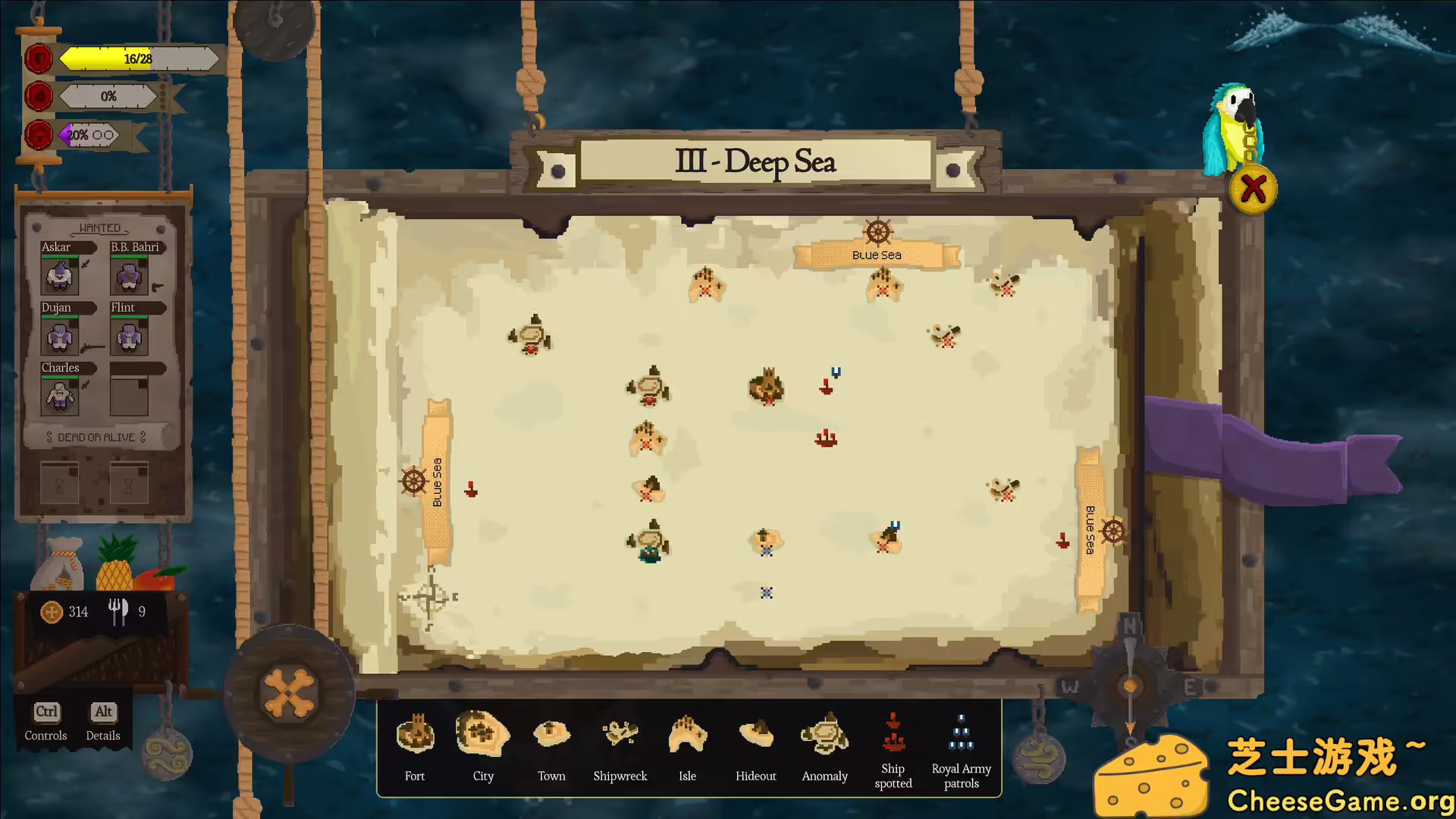This screenshot has width=1456, height=819.
Task: Click the Blue Sea banner at the top
Action: tap(876, 254)
